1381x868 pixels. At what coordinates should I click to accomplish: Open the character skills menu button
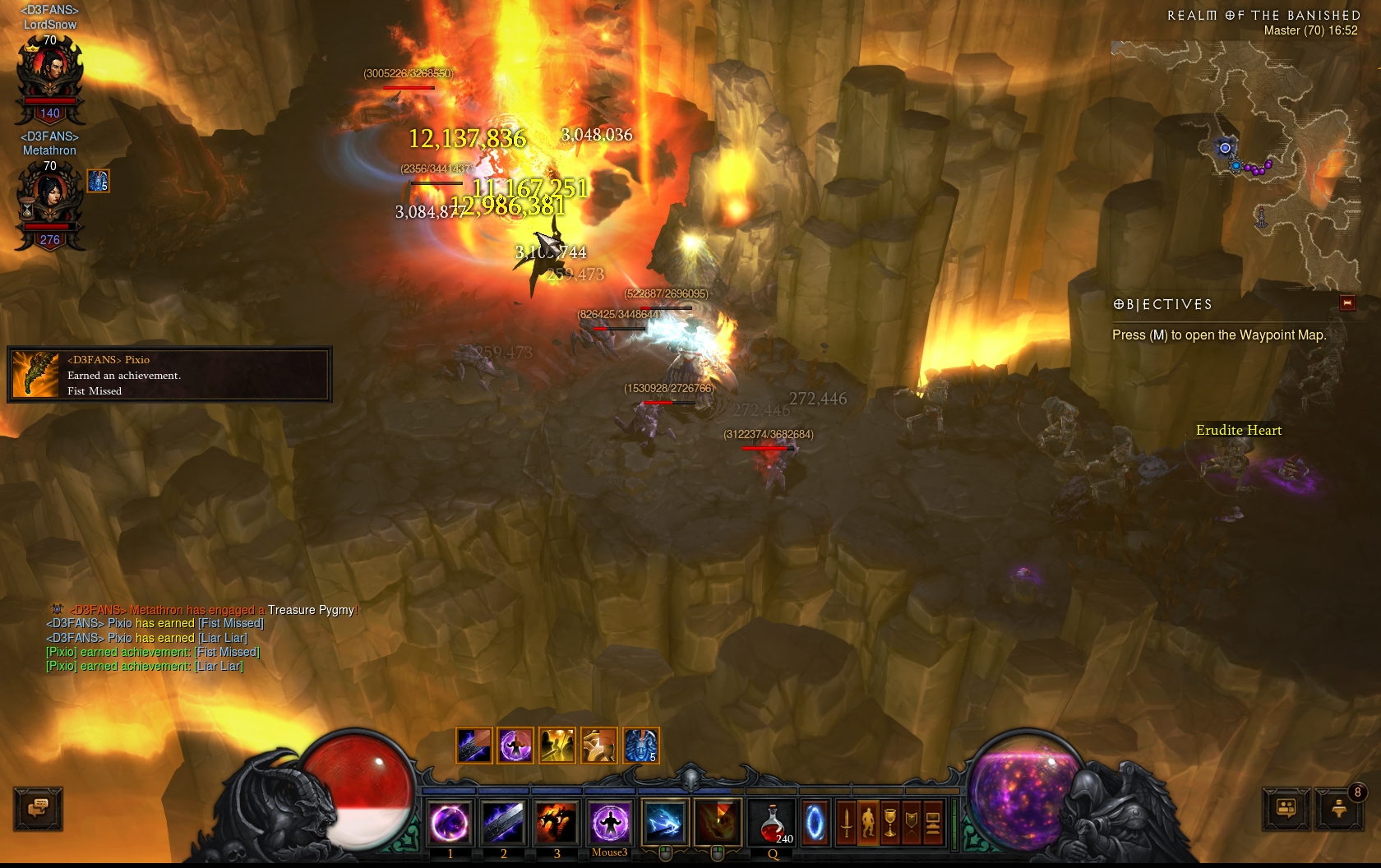[868, 822]
